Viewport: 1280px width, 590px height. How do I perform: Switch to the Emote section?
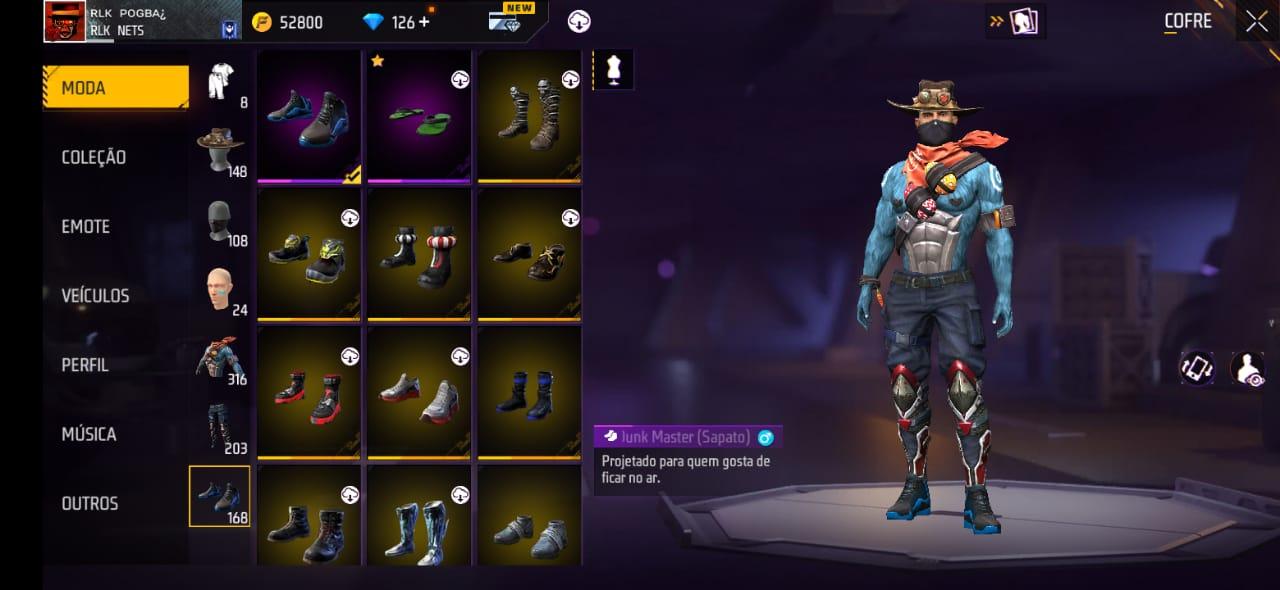(x=86, y=226)
